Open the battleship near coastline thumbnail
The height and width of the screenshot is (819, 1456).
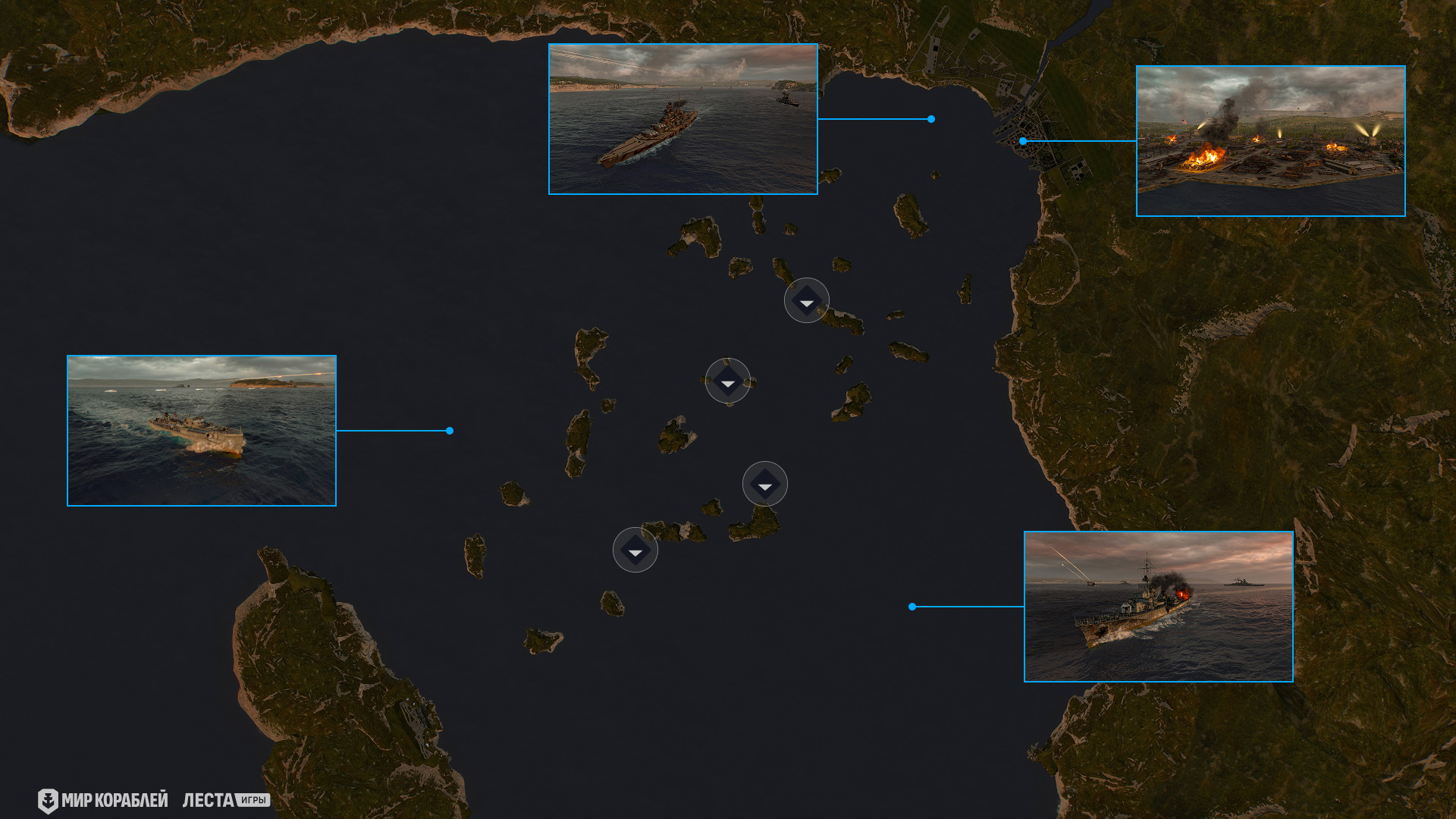click(682, 119)
